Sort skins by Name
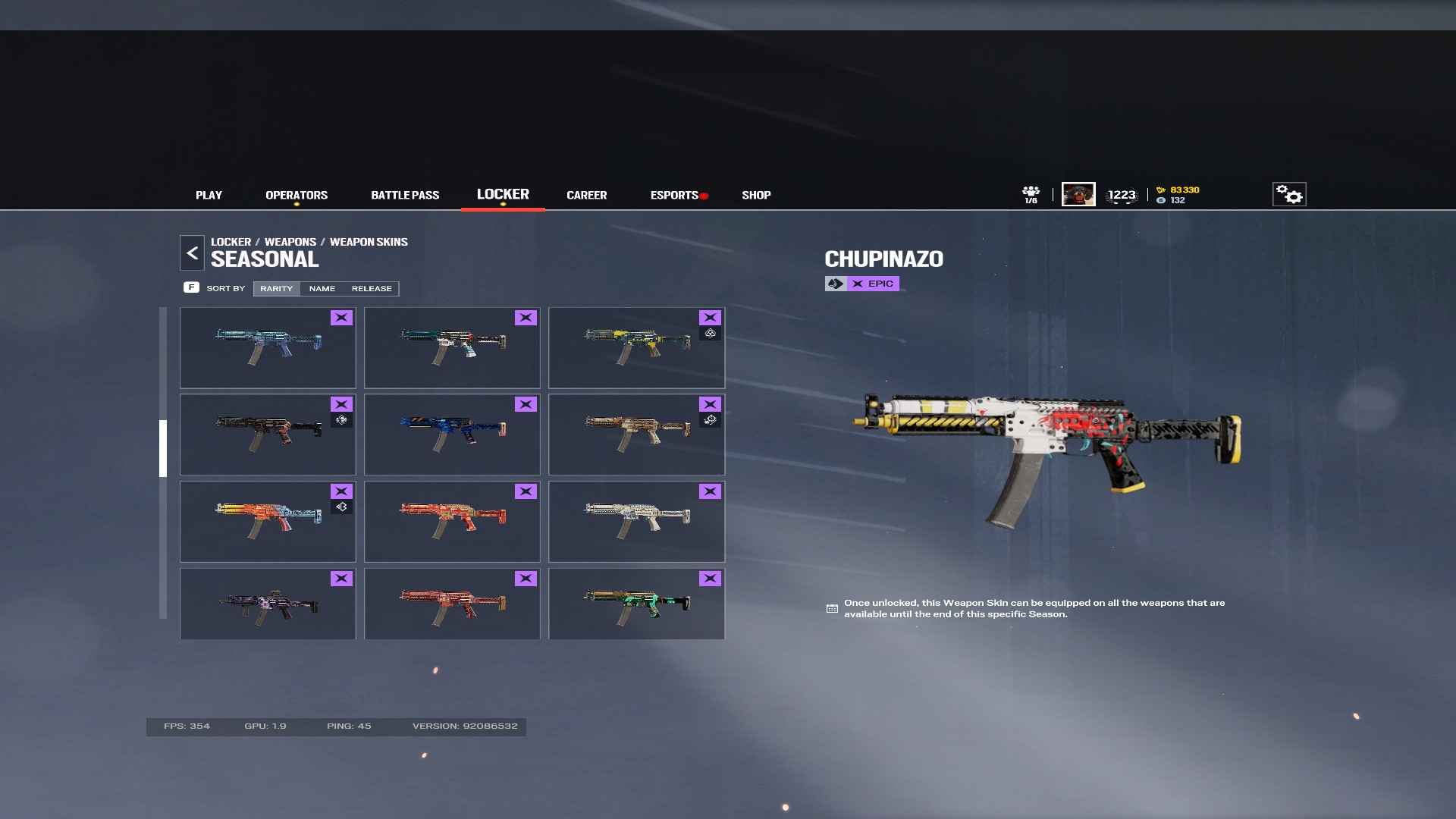 pyautogui.click(x=322, y=289)
